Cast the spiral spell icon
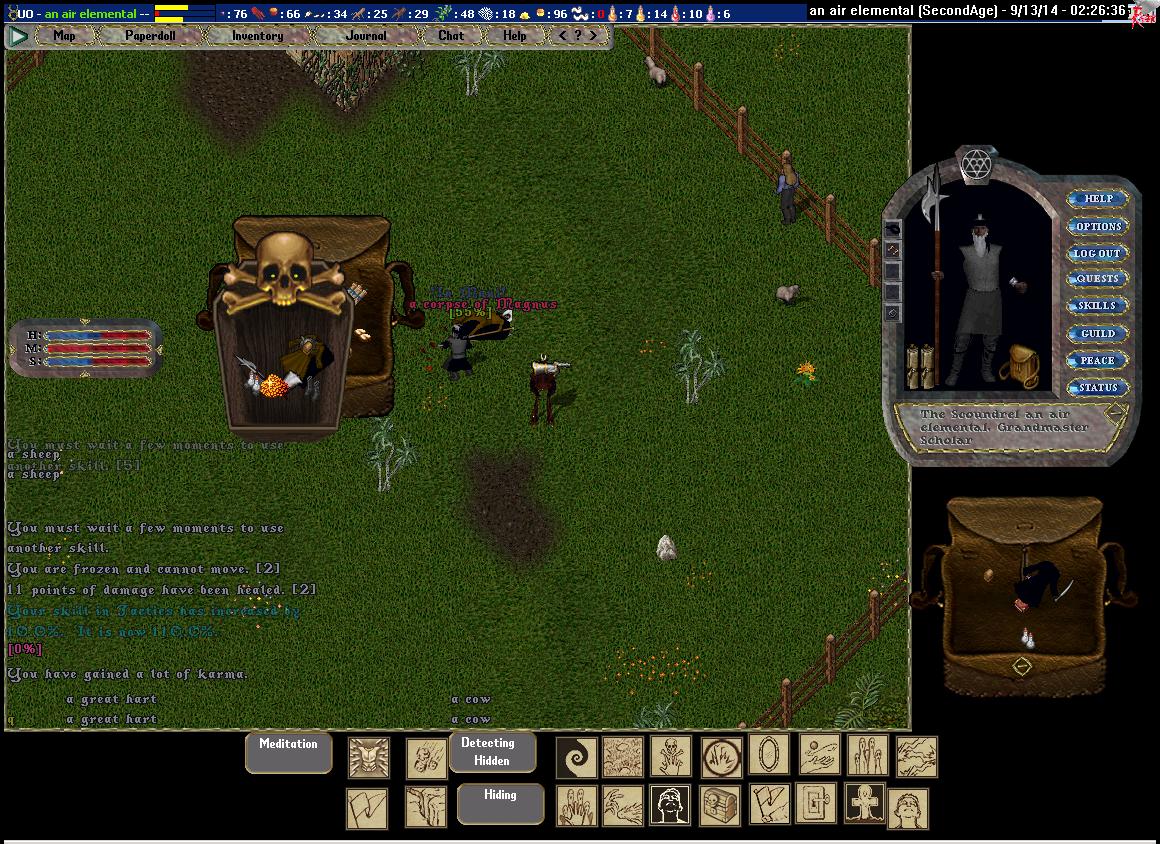Viewport: 1160px width, 844px height. click(576, 757)
